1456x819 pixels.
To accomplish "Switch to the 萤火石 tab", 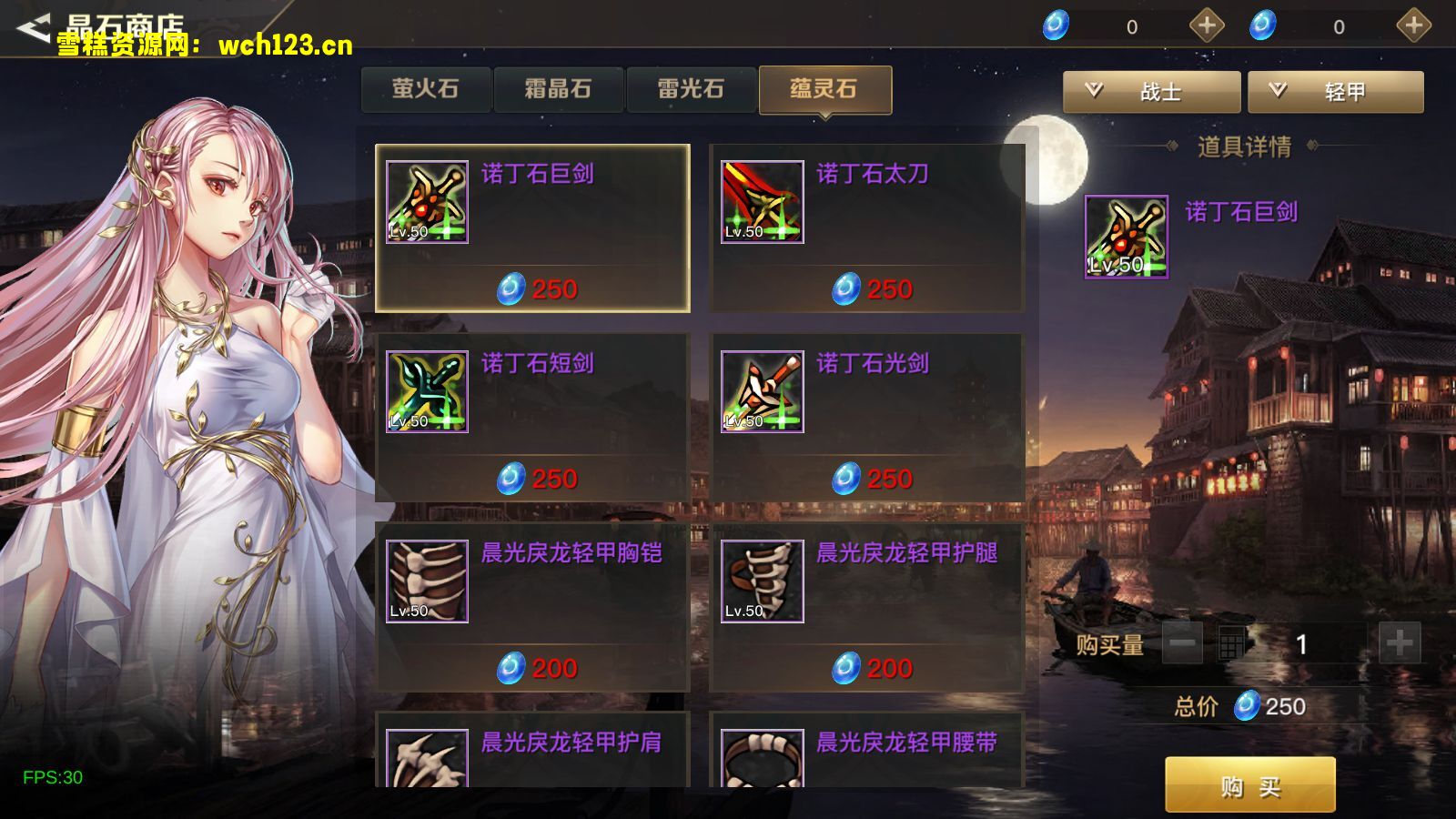I will (x=424, y=88).
